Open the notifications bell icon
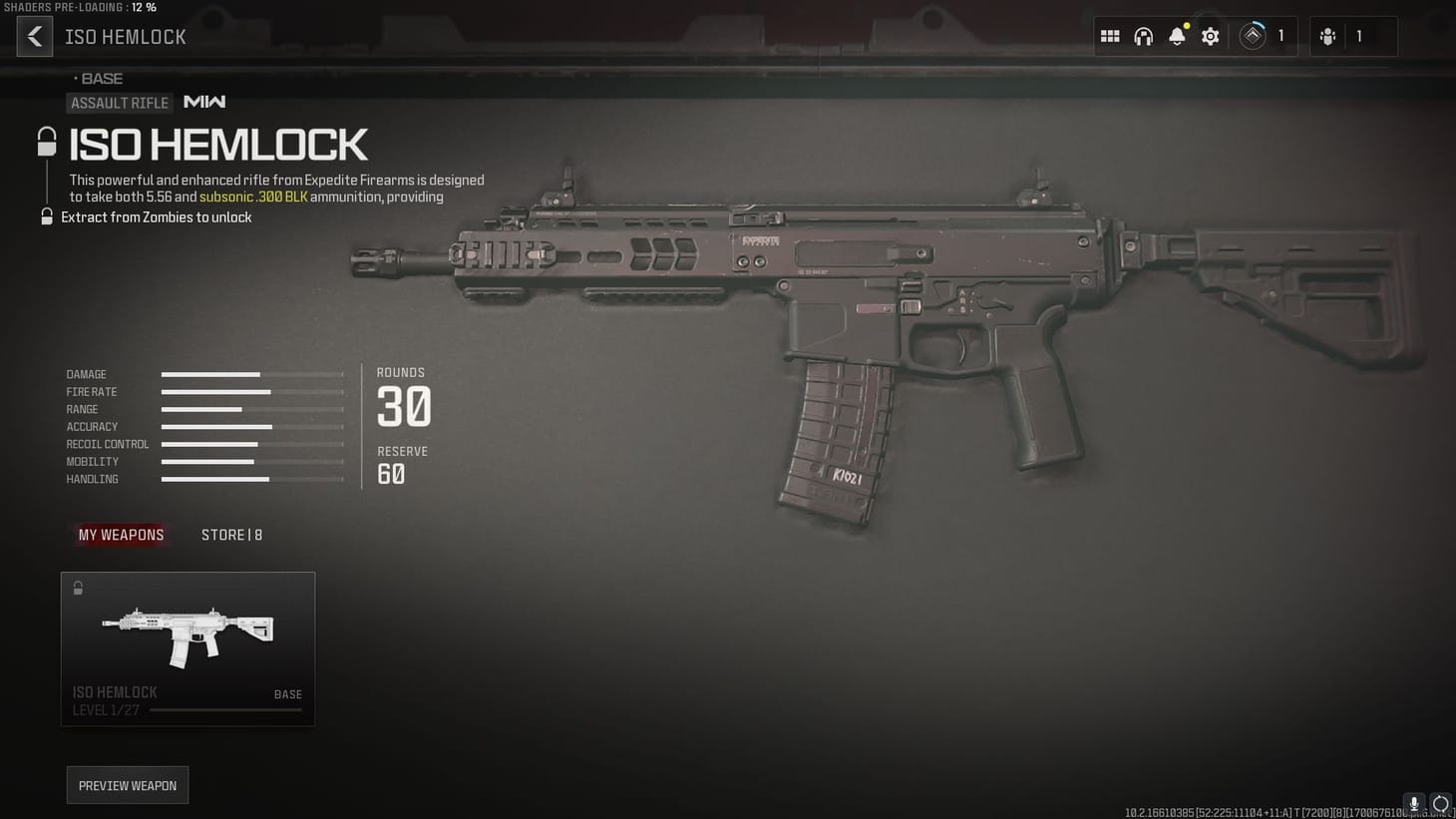 tap(1177, 36)
